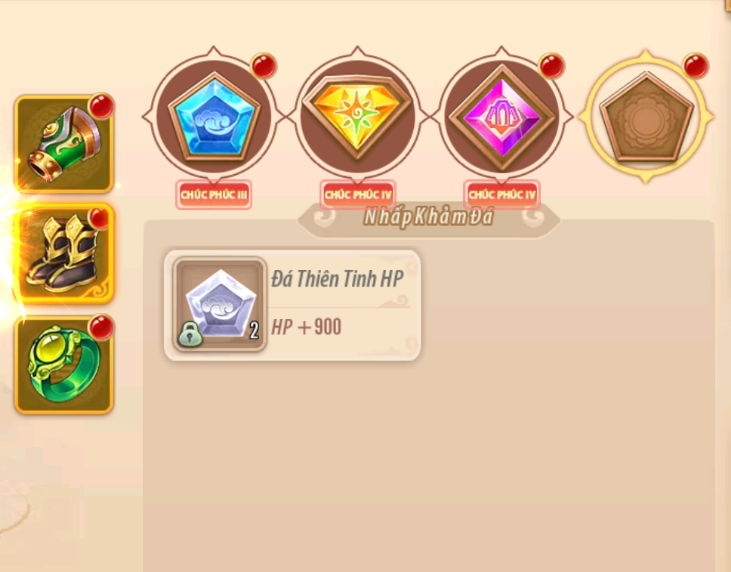Viewport: 731px width, 572px height.
Task: Select the green bracer equipment slot
Action: (64, 144)
